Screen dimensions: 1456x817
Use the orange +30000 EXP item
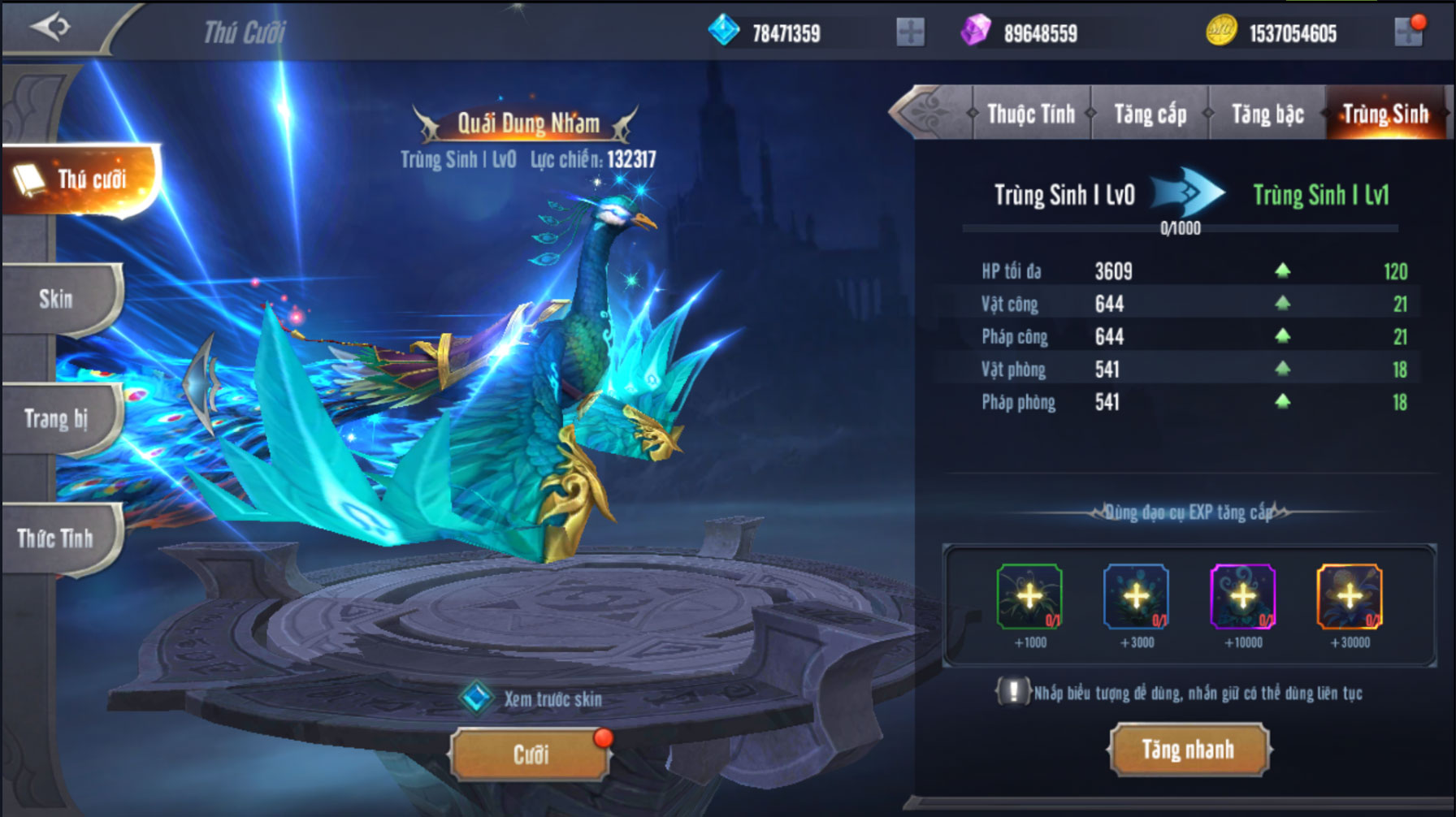[1349, 597]
